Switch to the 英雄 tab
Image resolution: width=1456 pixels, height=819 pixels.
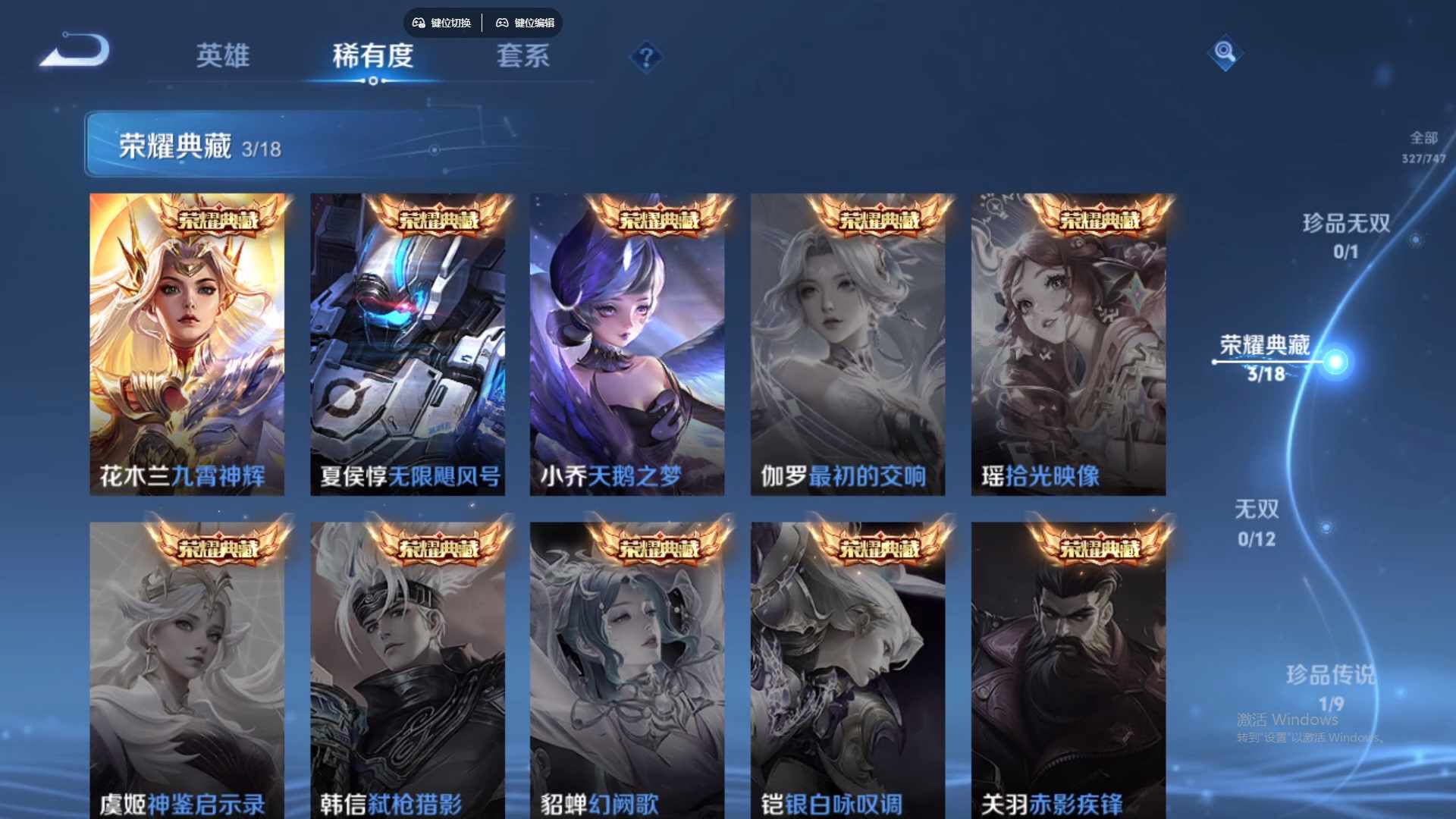click(x=222, y=56)
